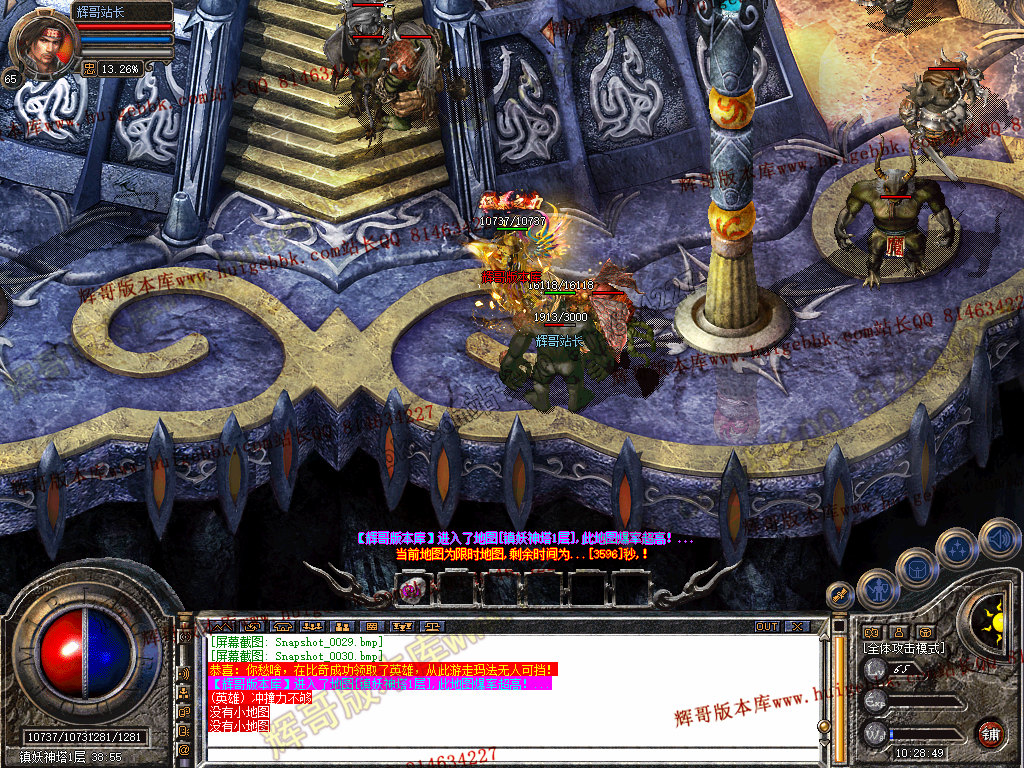Open the skills sparkle round button

(958, 548)
